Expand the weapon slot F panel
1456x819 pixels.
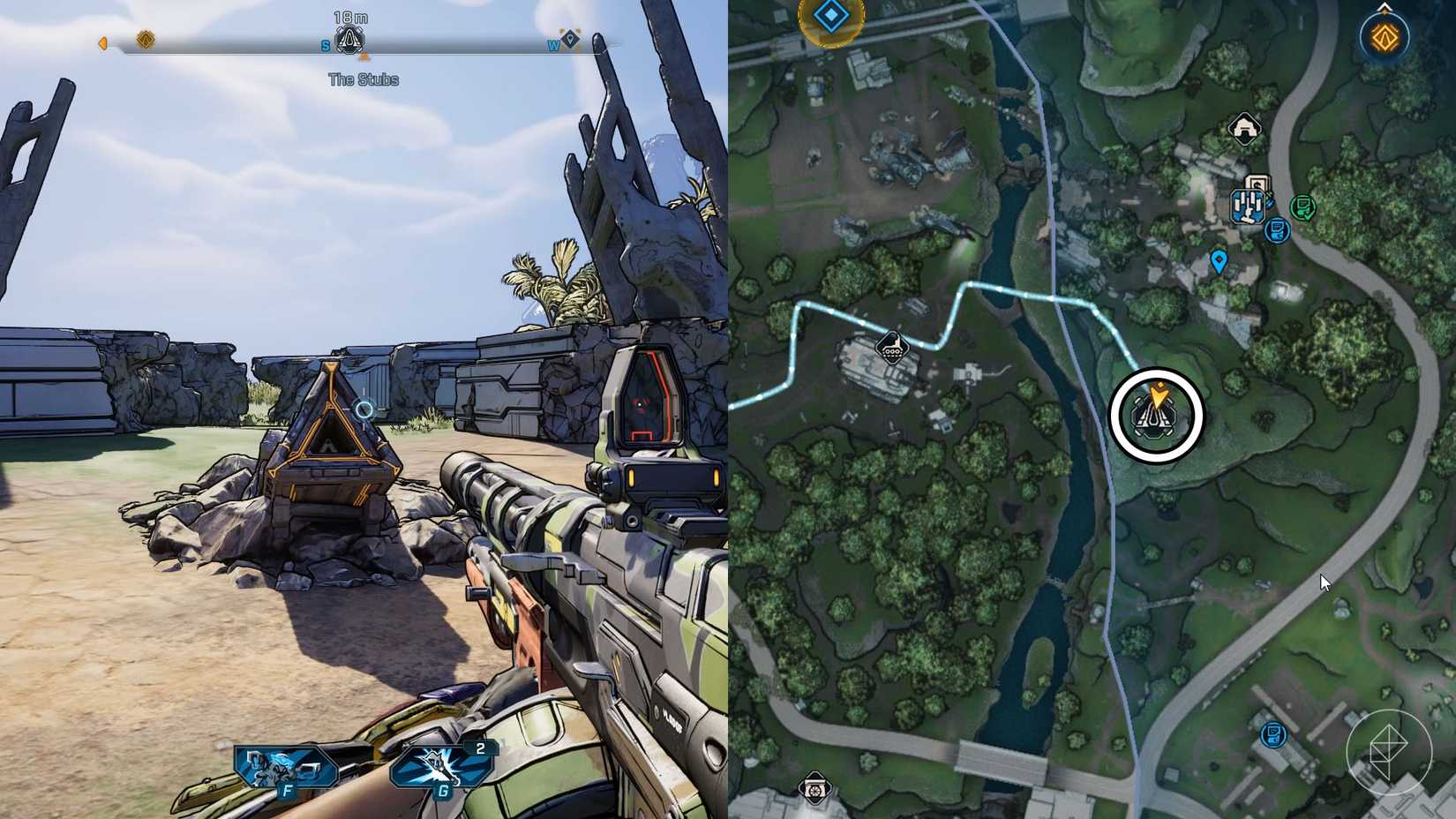(x=287, y=763)
